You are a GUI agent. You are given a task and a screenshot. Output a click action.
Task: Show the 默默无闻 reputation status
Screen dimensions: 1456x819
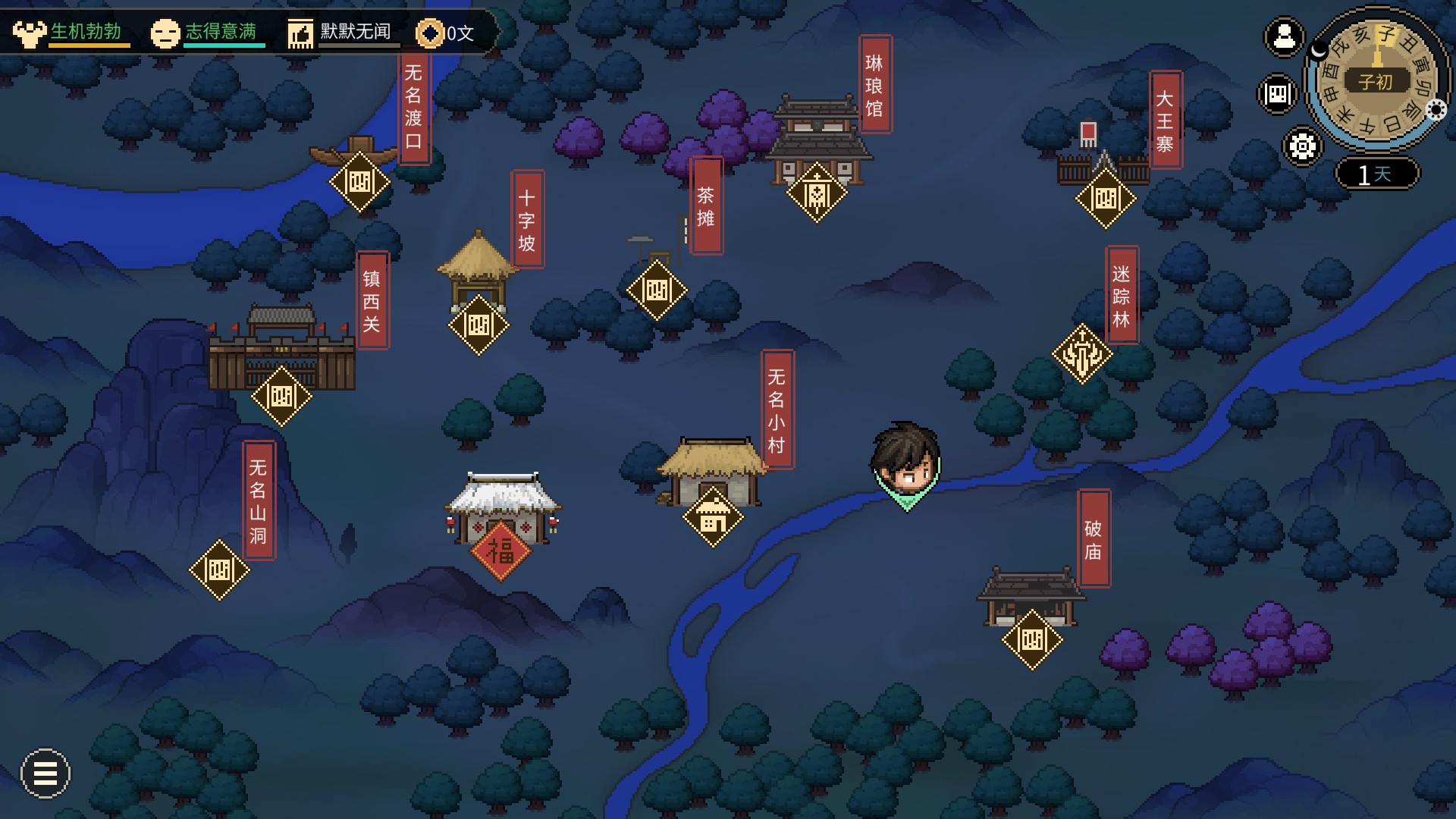(x=341, y=33)
